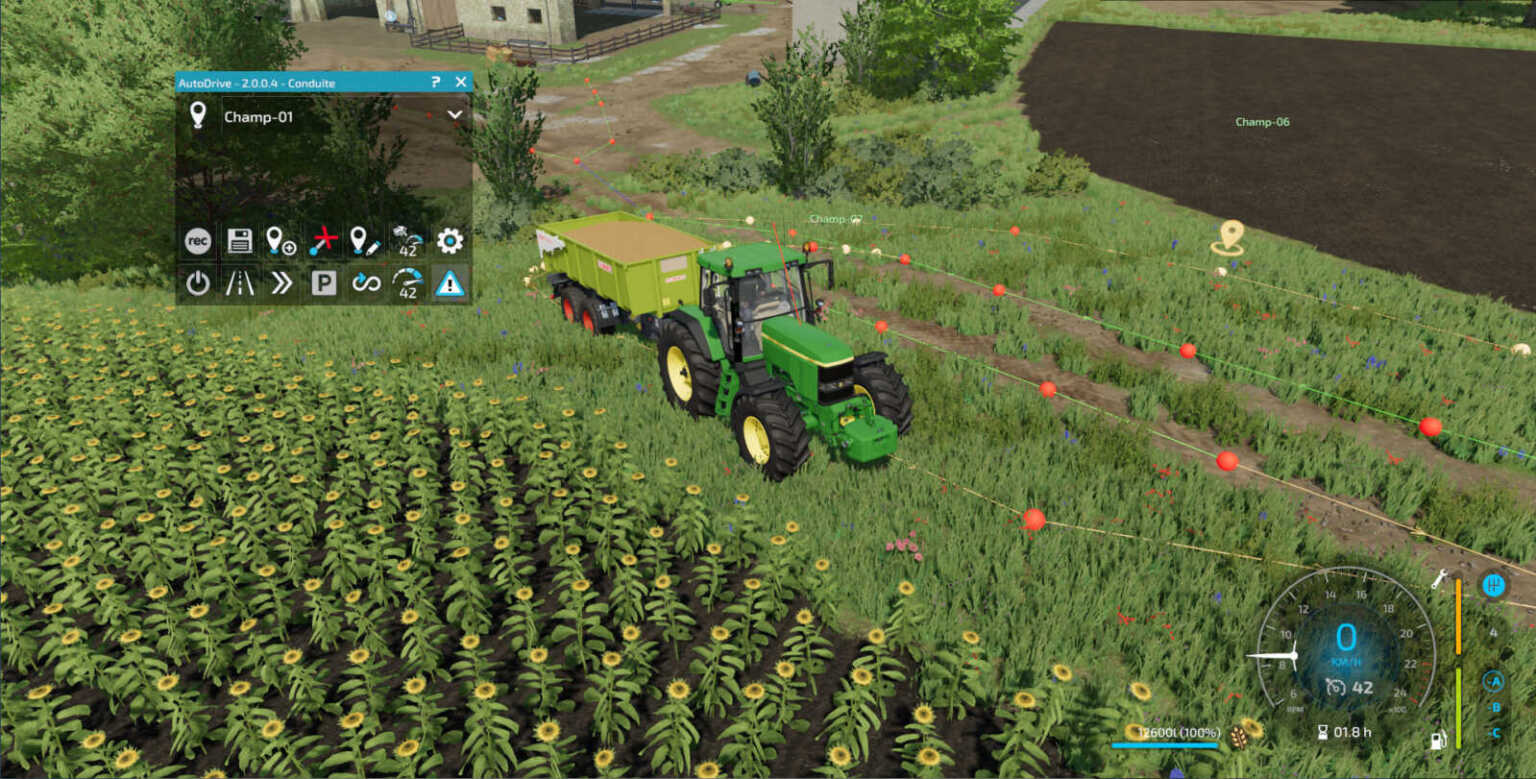Toggle AutoDrive power button
Screen dimensions: 1536x779
coord(198,284)
